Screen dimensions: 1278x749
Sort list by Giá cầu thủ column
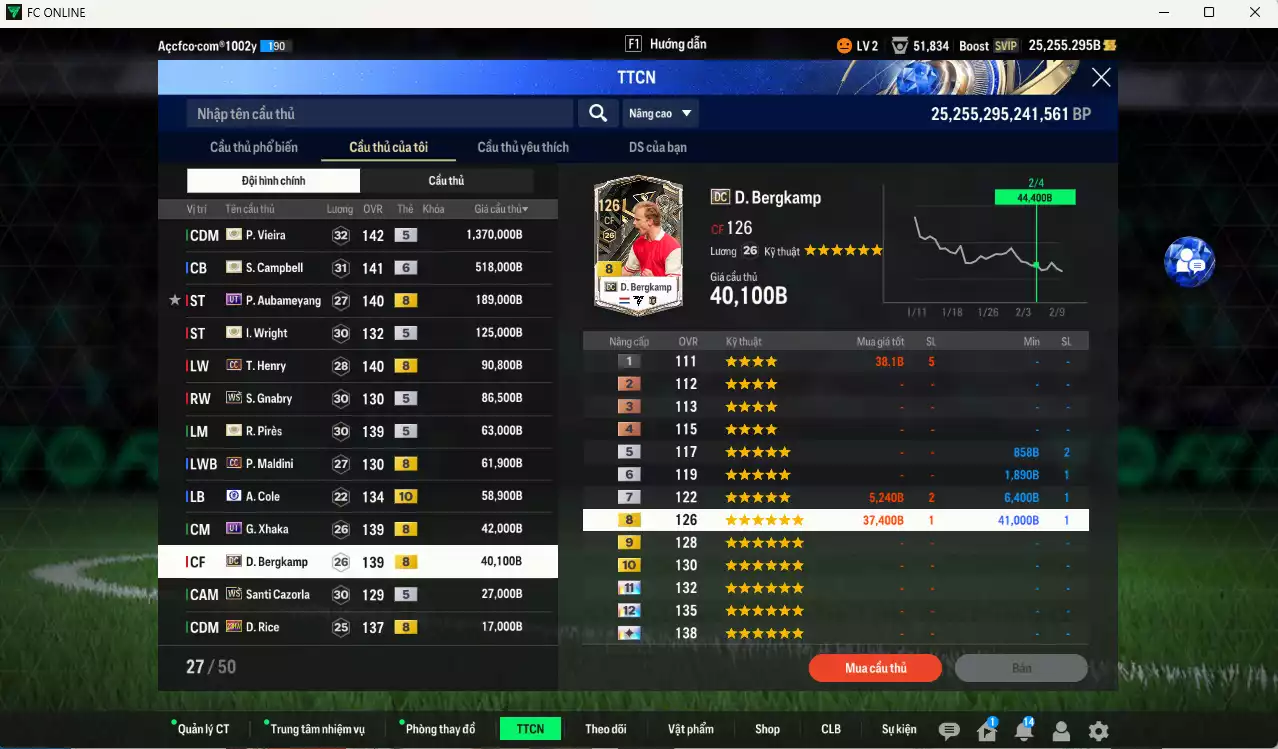click(501, 209)
